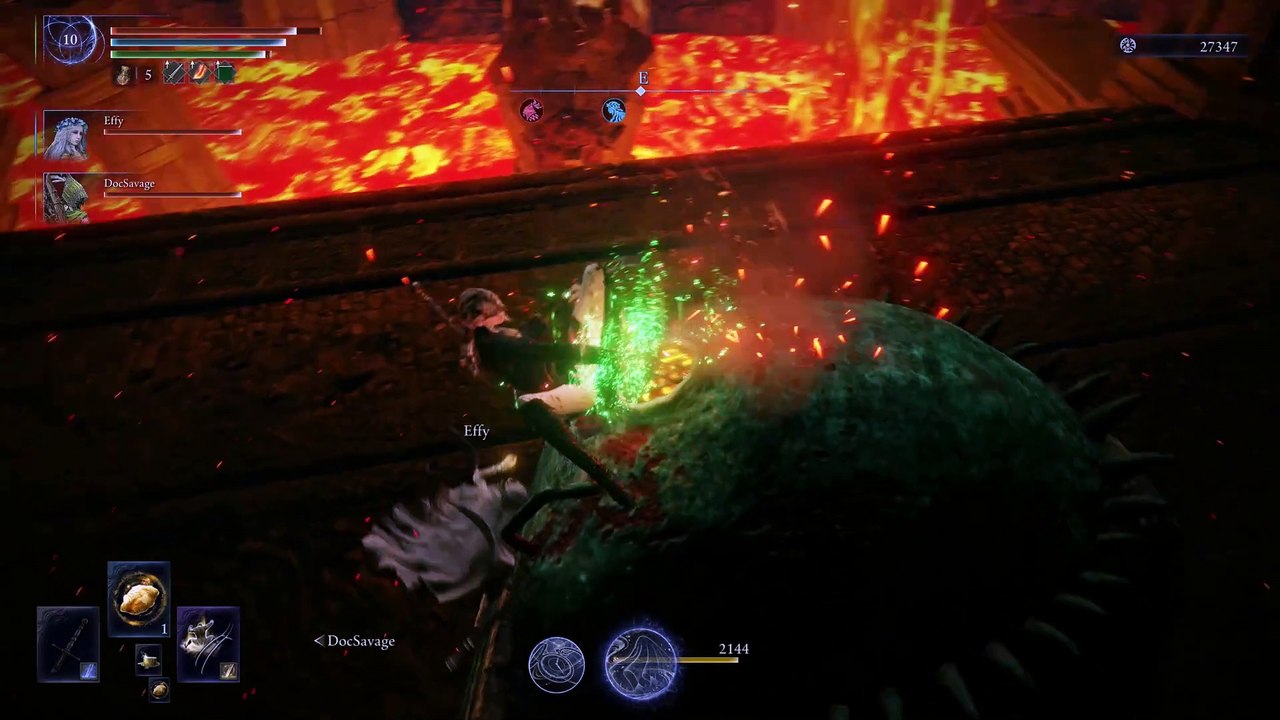Select the green square buff icon

click(x=225, y=73)
